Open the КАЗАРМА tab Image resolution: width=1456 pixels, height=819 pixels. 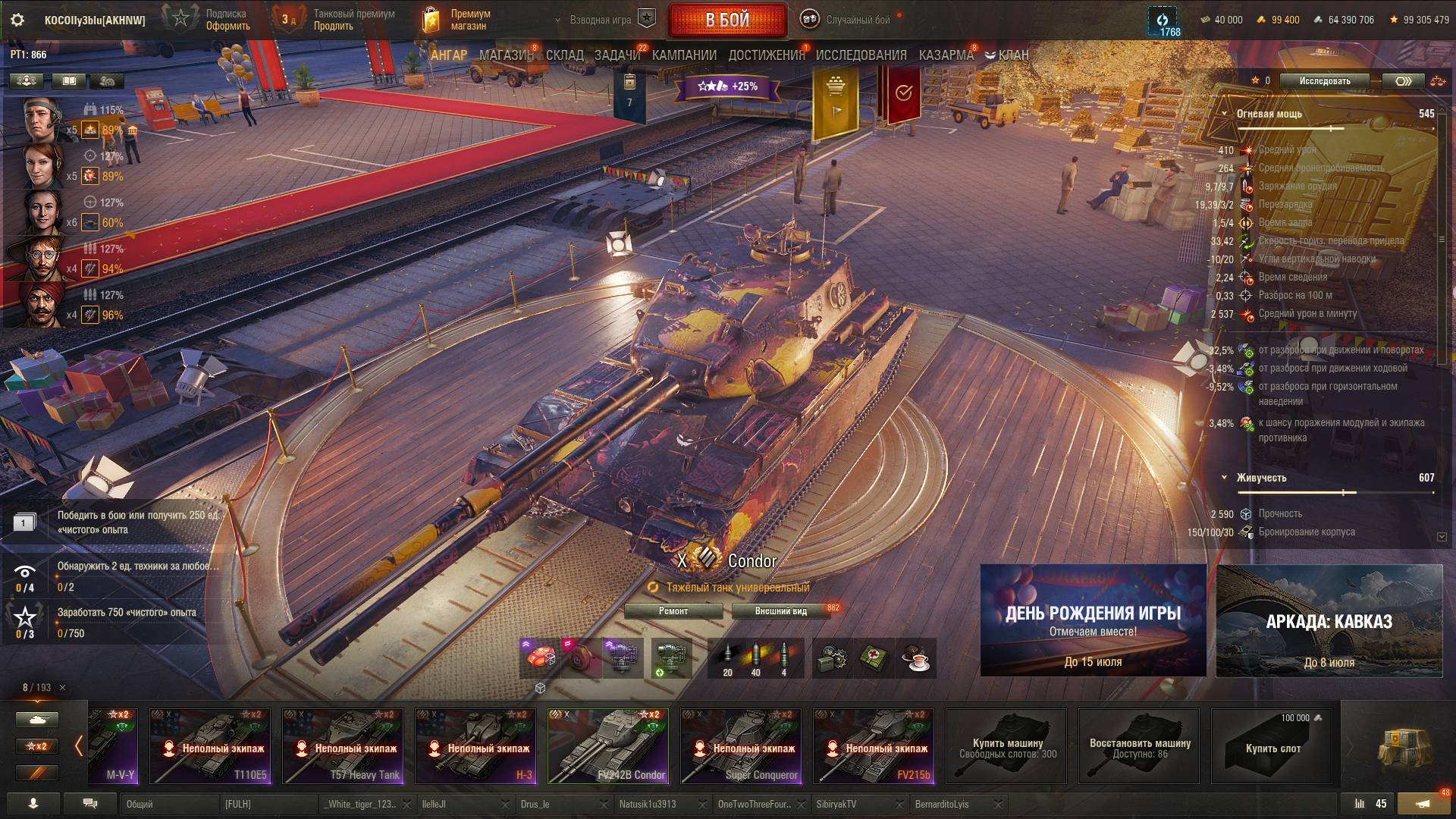pos(946,55)
